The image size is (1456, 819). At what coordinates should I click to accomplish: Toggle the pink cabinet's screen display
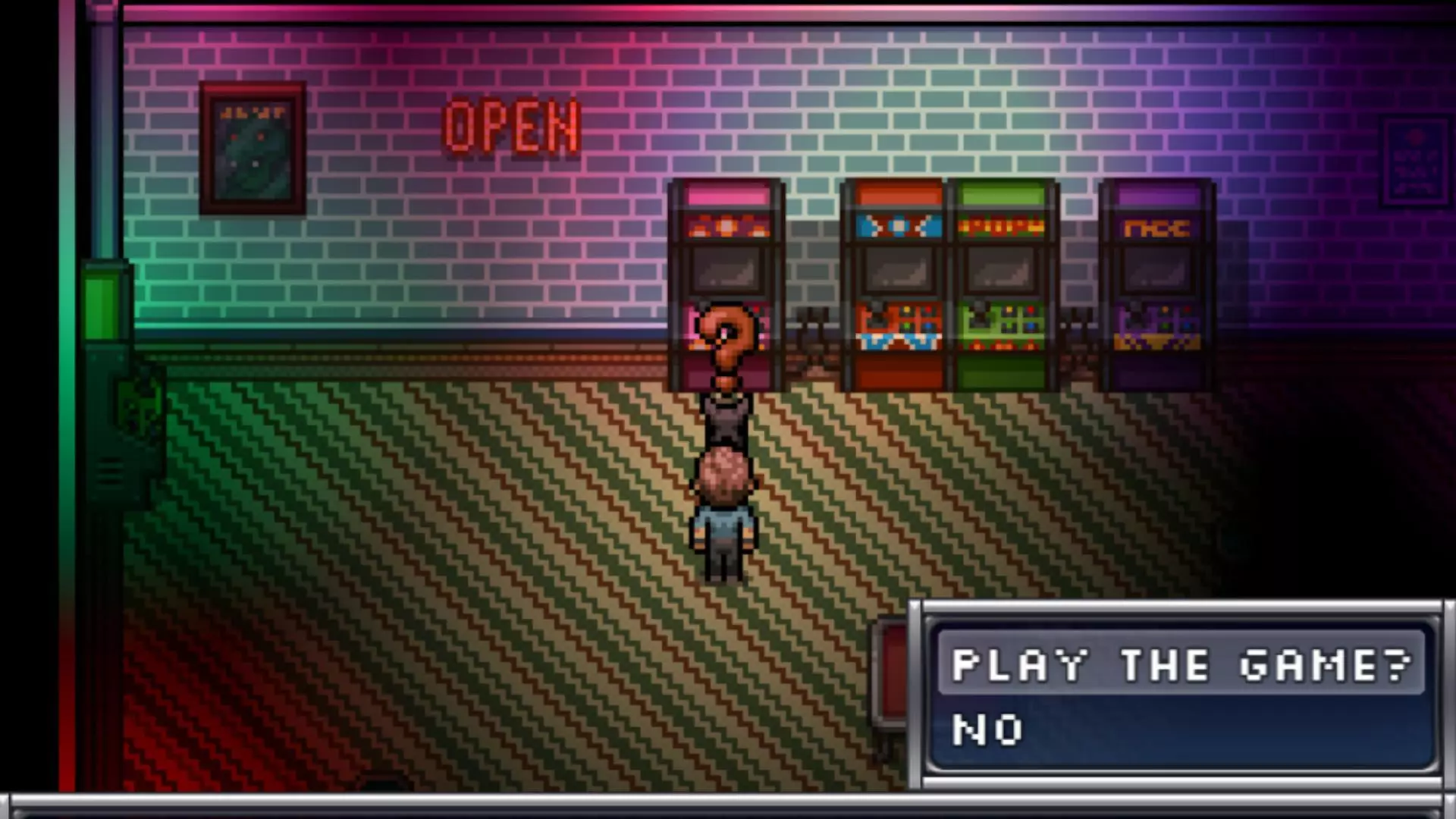(726, 271)
